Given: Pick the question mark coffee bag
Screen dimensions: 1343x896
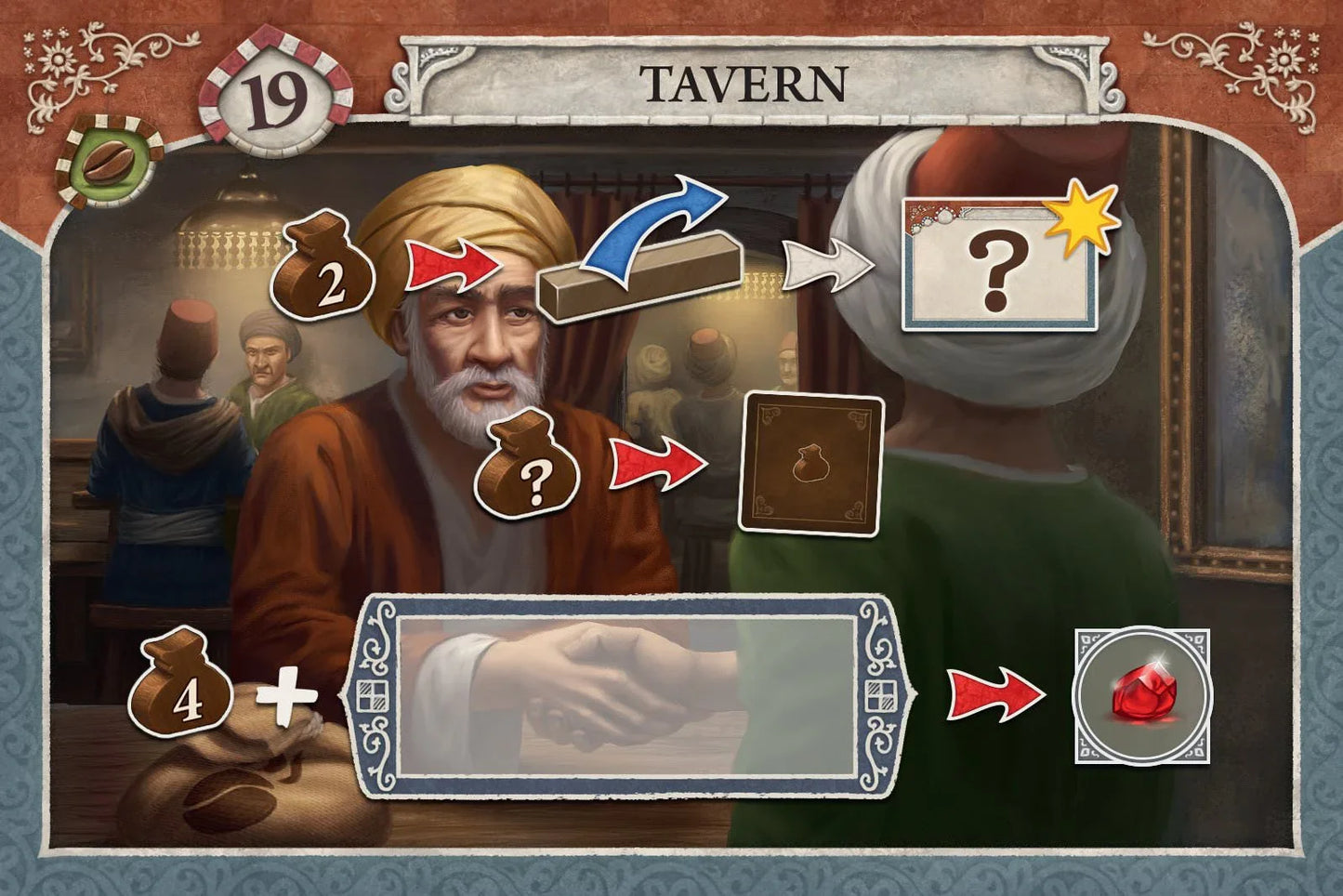Looking at the screenshot, I should 528,466.
